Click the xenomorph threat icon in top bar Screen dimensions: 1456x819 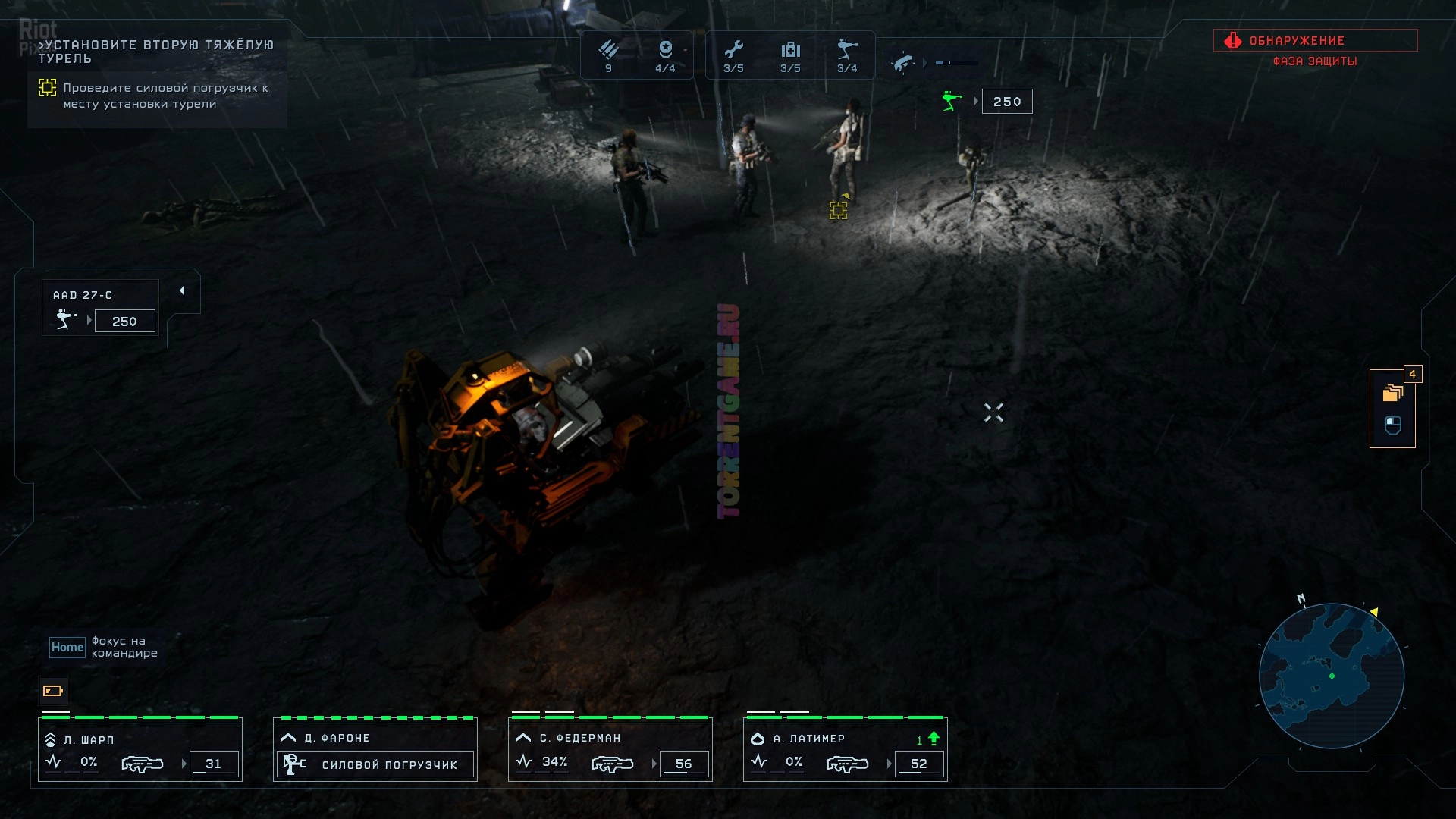[x=903, y=63]
